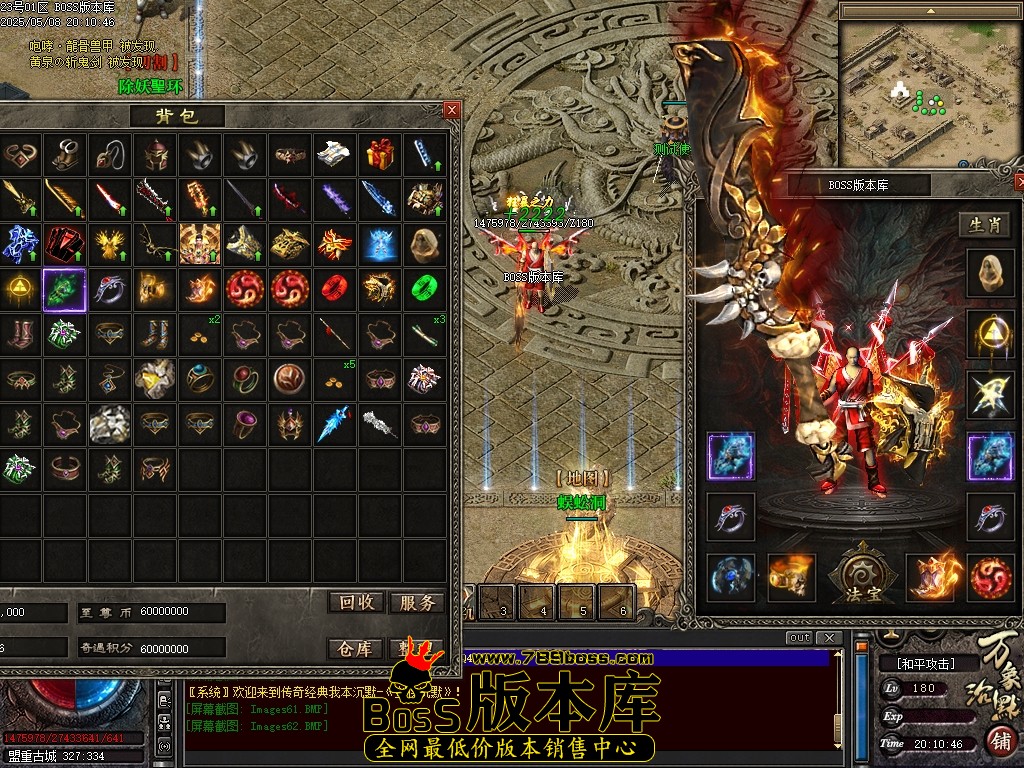Select the green ring in the backpack
1024x768 pixels.
[424, 289]
